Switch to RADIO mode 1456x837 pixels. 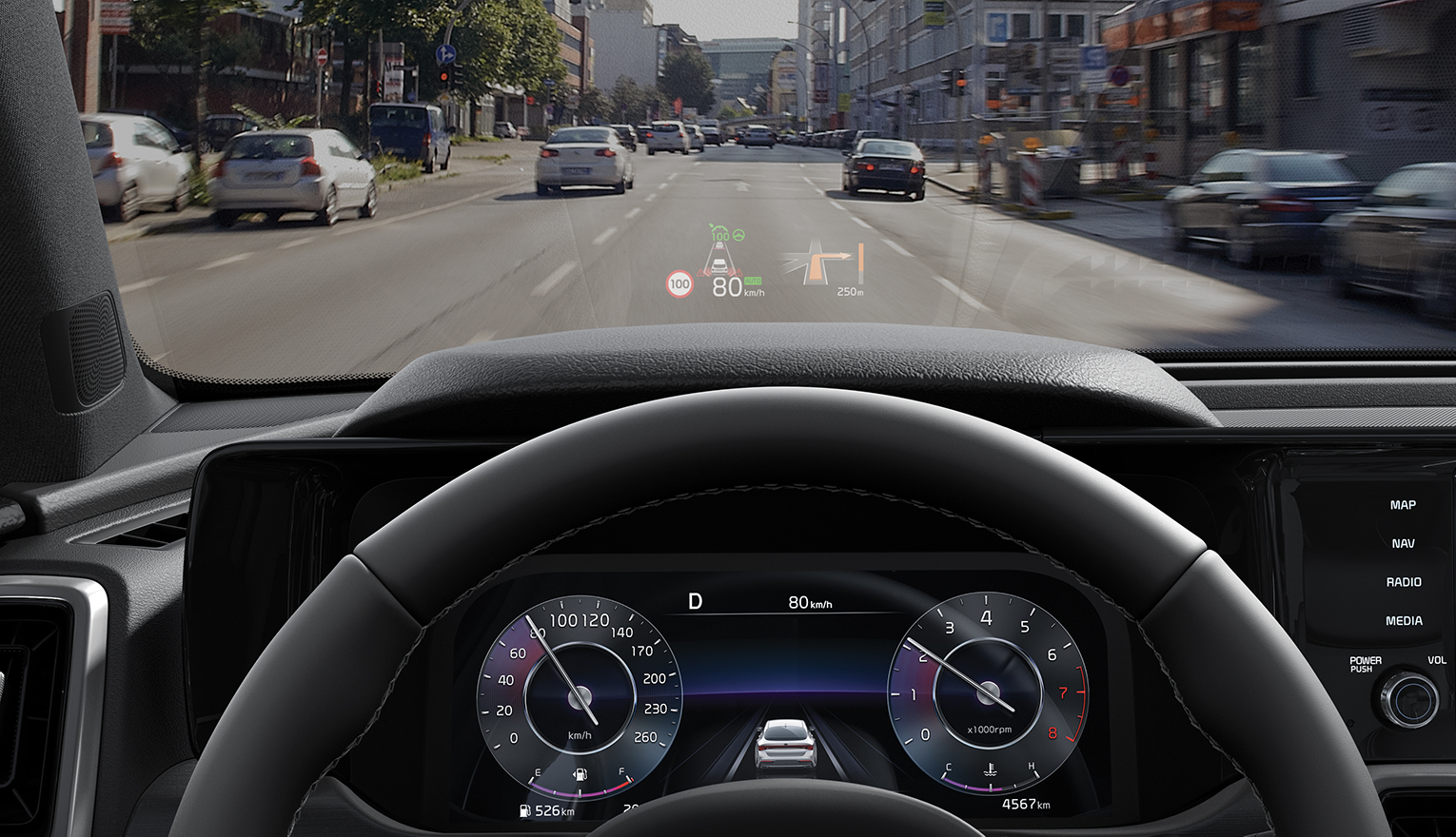pos(1403,582)
